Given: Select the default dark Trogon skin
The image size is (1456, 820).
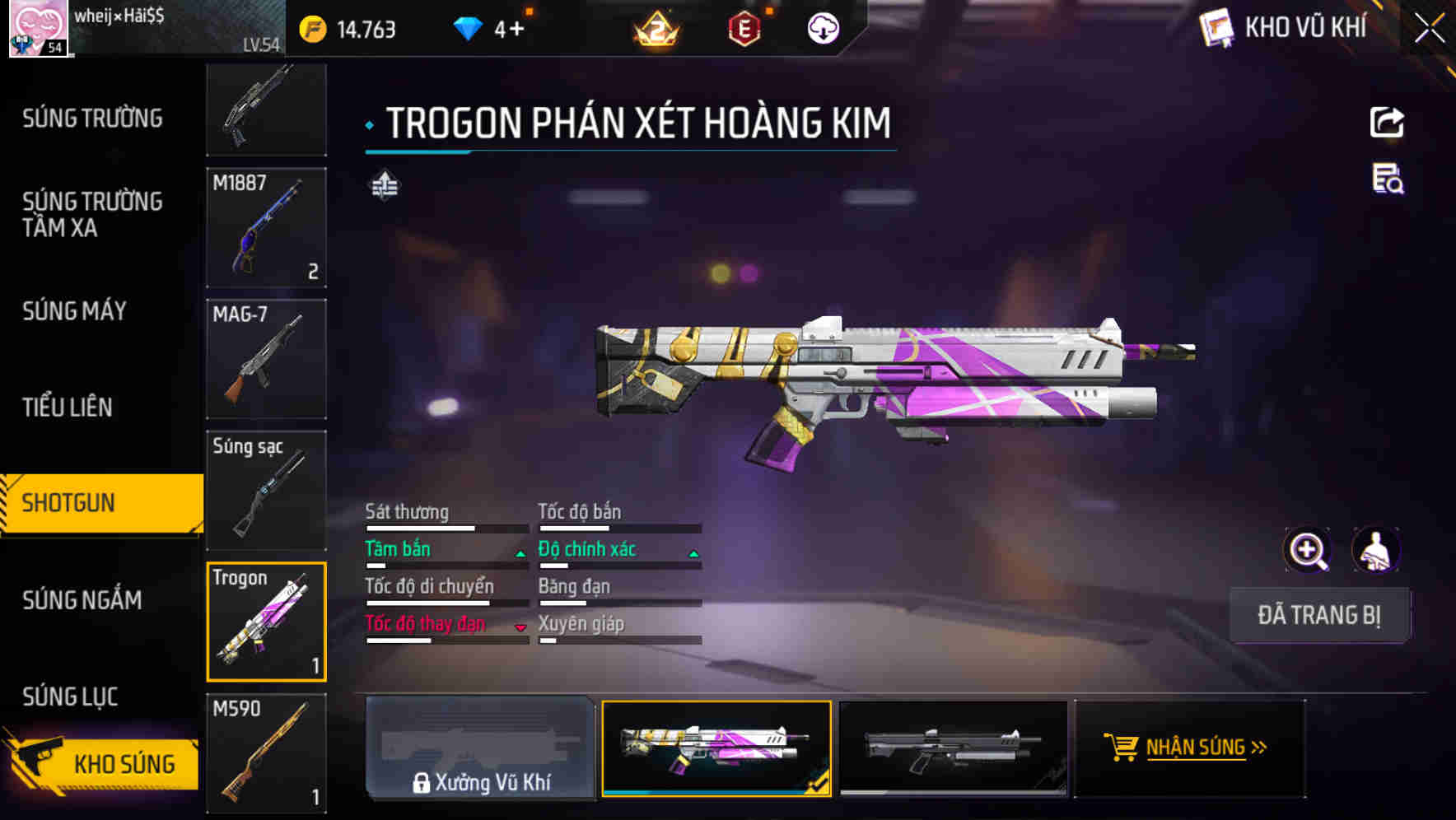Looking at the screenshot, I should click(953, 748).
